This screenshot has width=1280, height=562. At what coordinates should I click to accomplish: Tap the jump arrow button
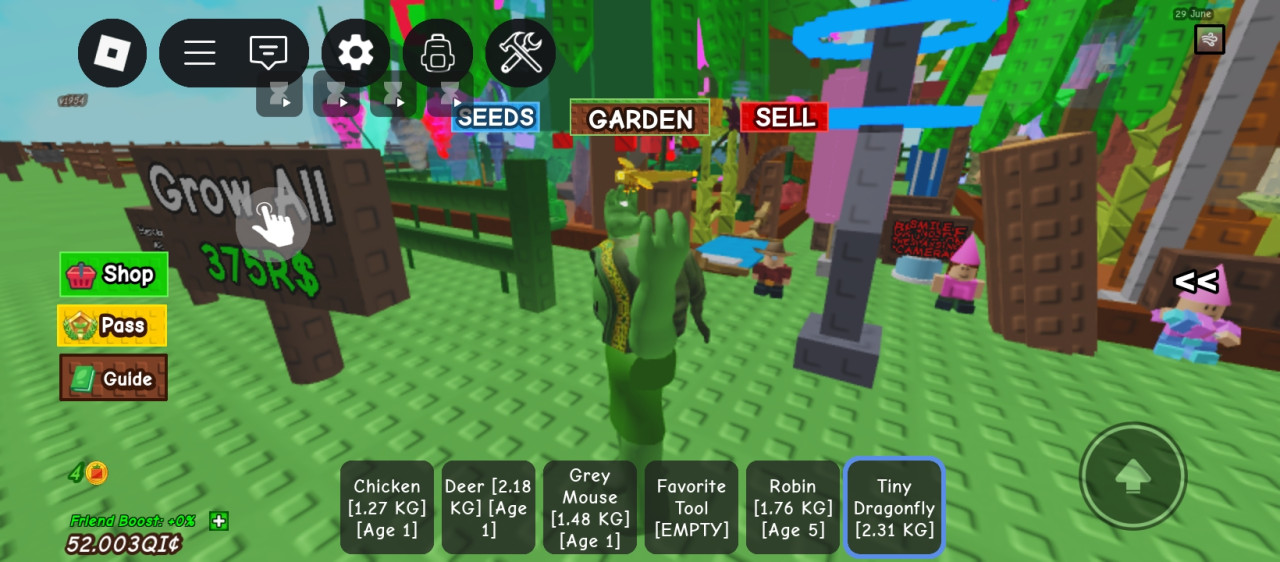(1133, 476)
